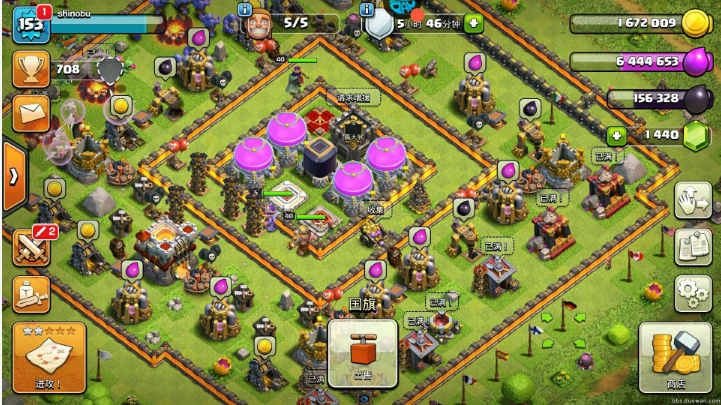
Task: Open the clipboard notes button
Action: tap(692, 246)
